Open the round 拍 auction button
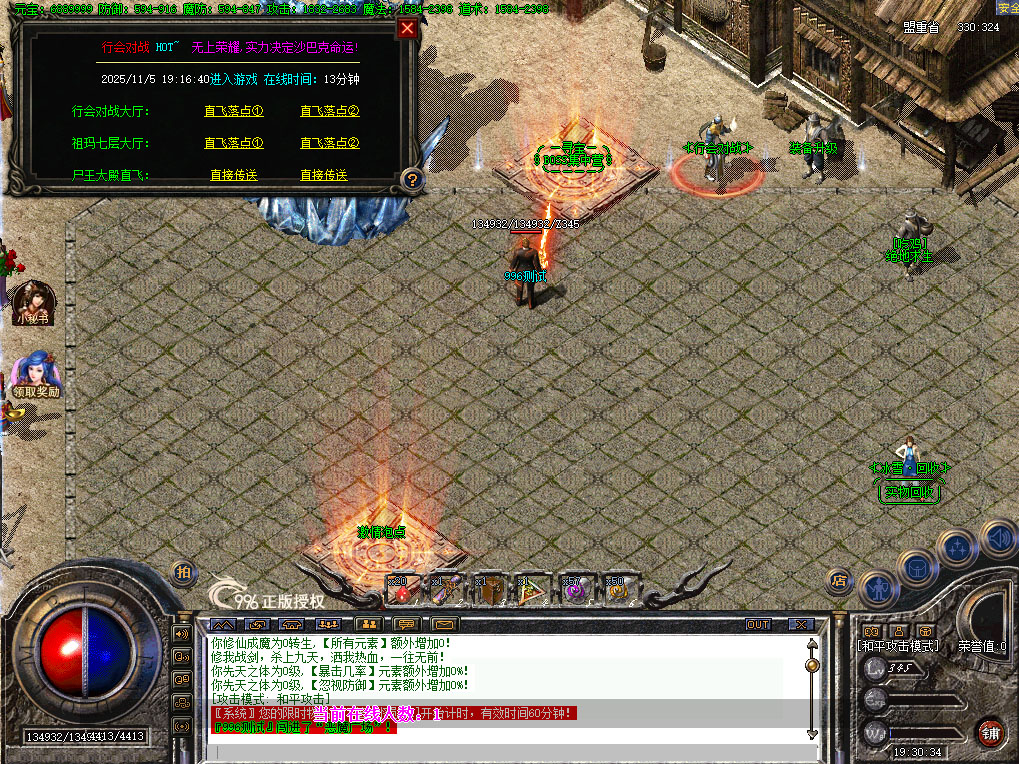Viewport: 1019px width, 764px height. pos(183,571)
